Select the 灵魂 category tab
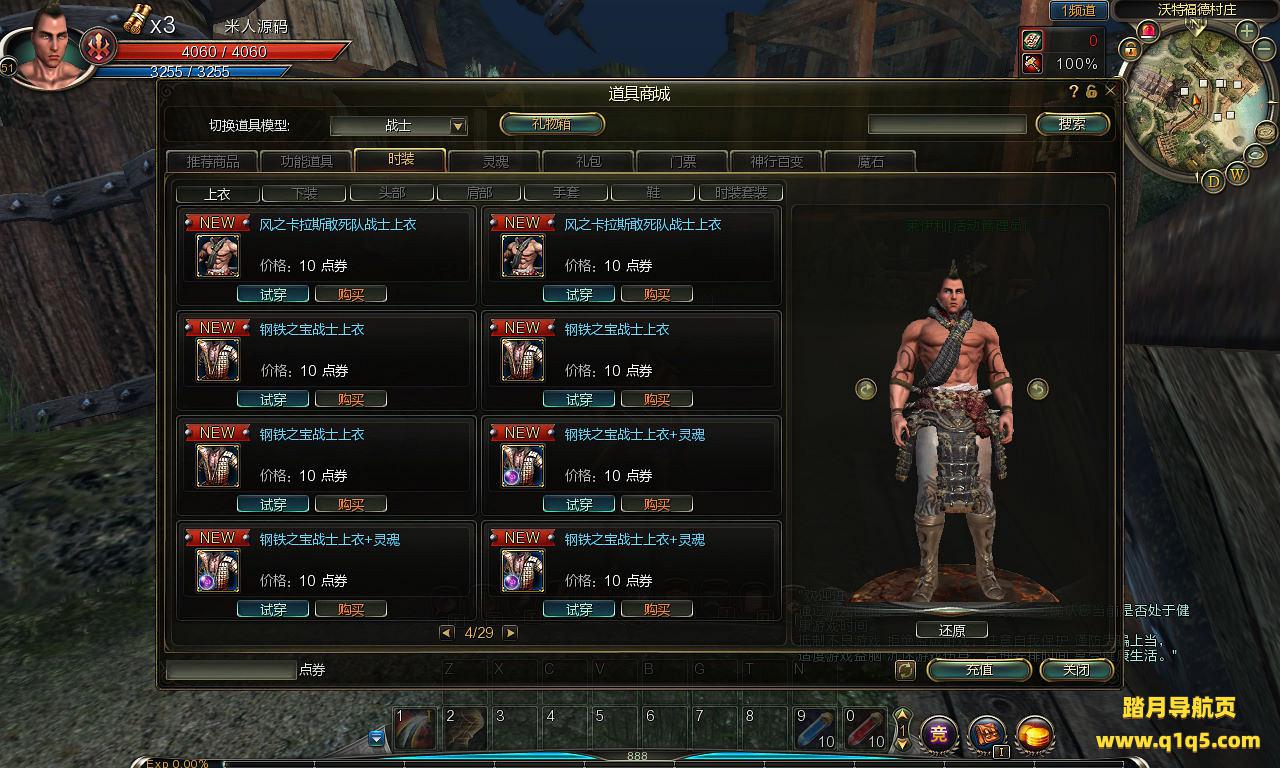The height and width of the screenshot is (768, 1280). click(495, 161)
